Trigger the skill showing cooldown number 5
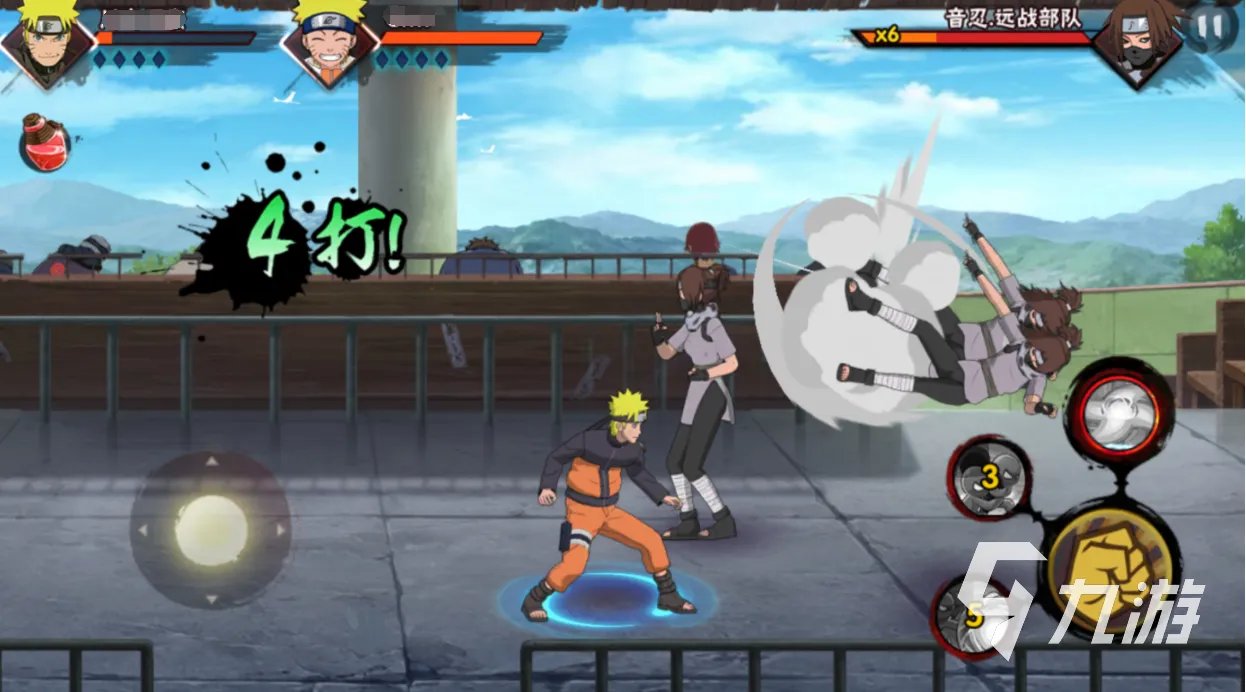The height and width of the screenshot is (692, 1246). [972, 616]
